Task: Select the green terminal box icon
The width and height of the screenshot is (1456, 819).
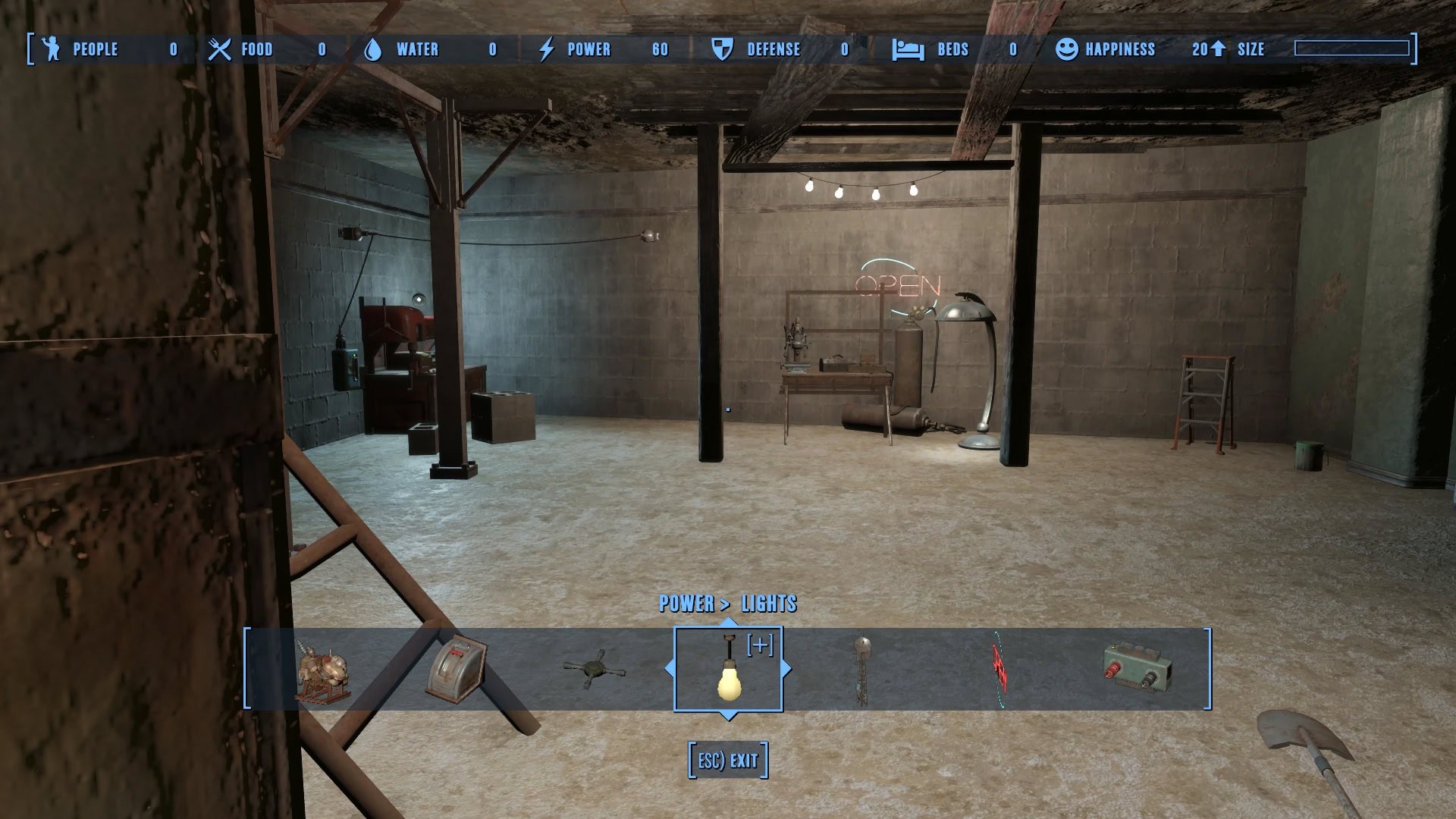Action: click(1137, 667)
